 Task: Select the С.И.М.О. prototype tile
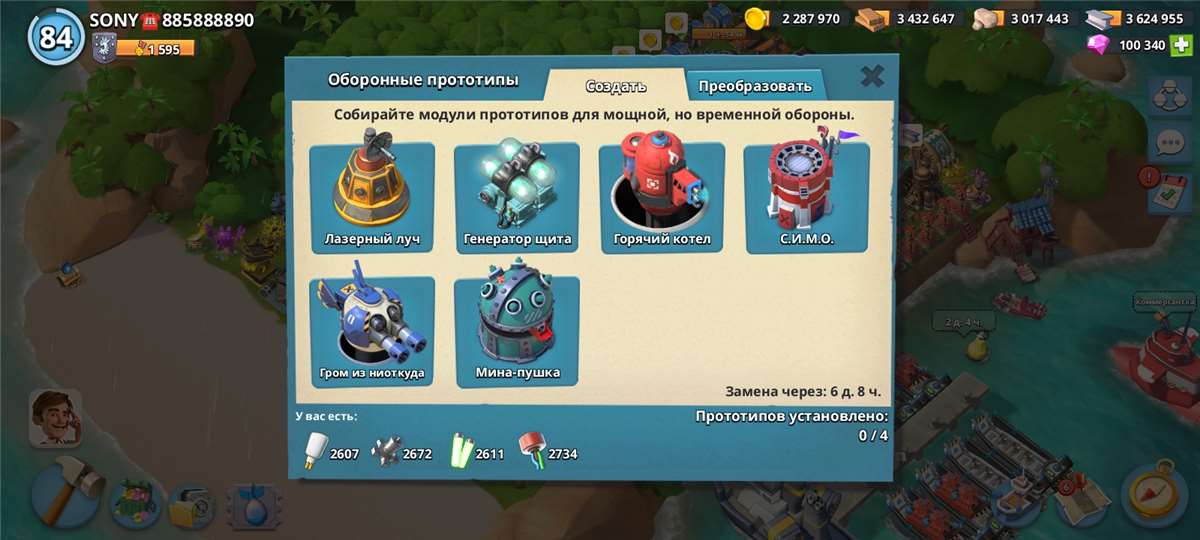coord(806,197)
